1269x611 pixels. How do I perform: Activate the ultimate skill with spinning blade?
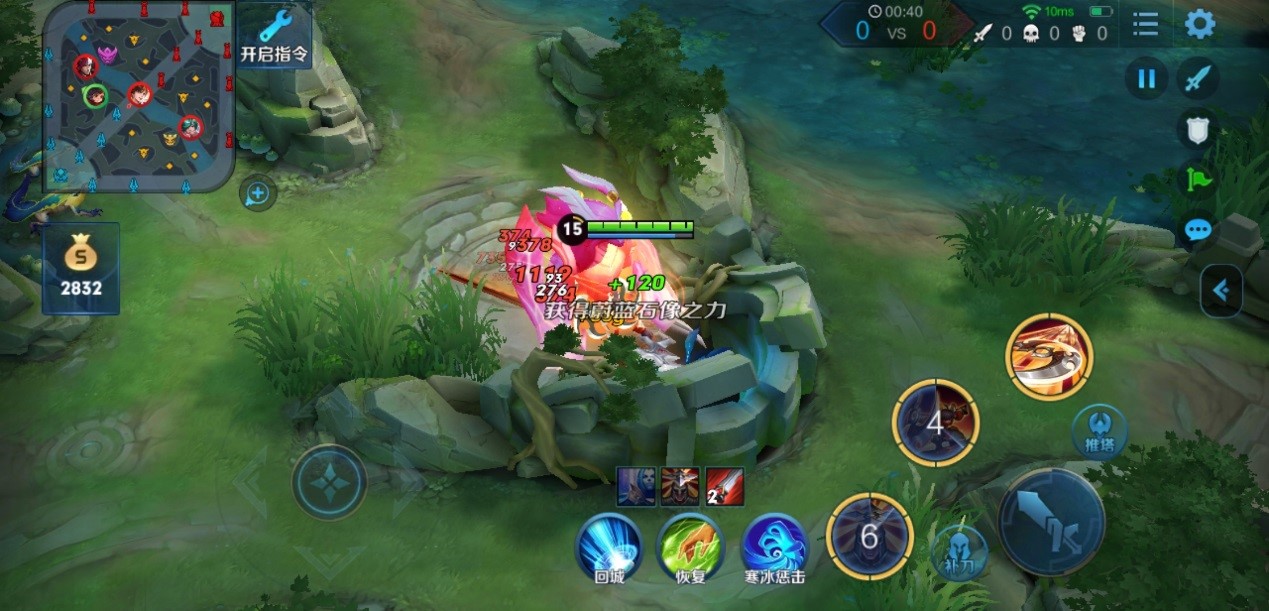(1049, 357)
